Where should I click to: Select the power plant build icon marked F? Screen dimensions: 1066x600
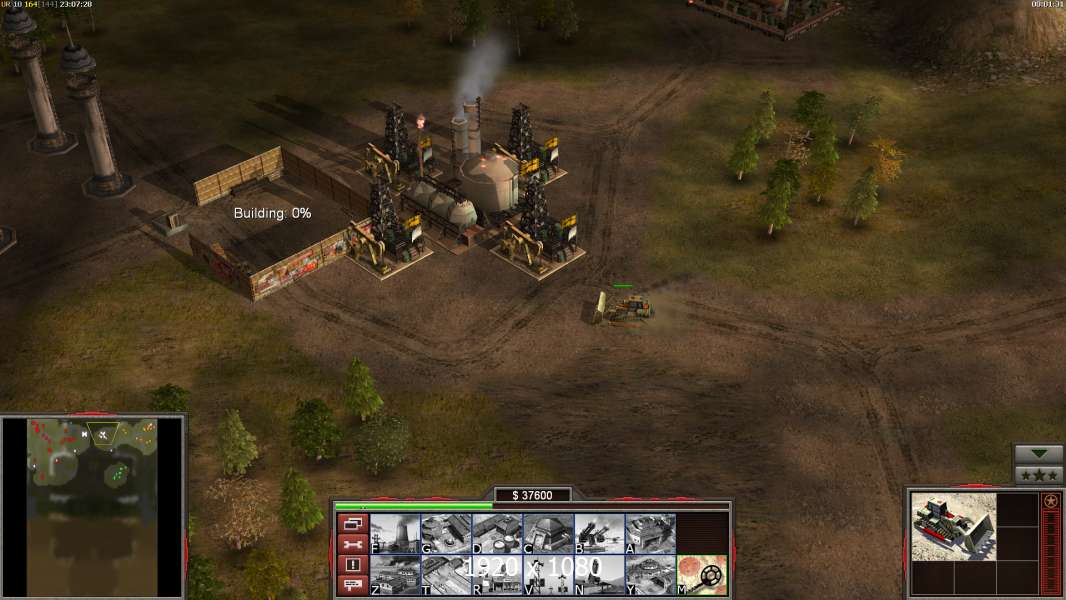pos(395,534)
